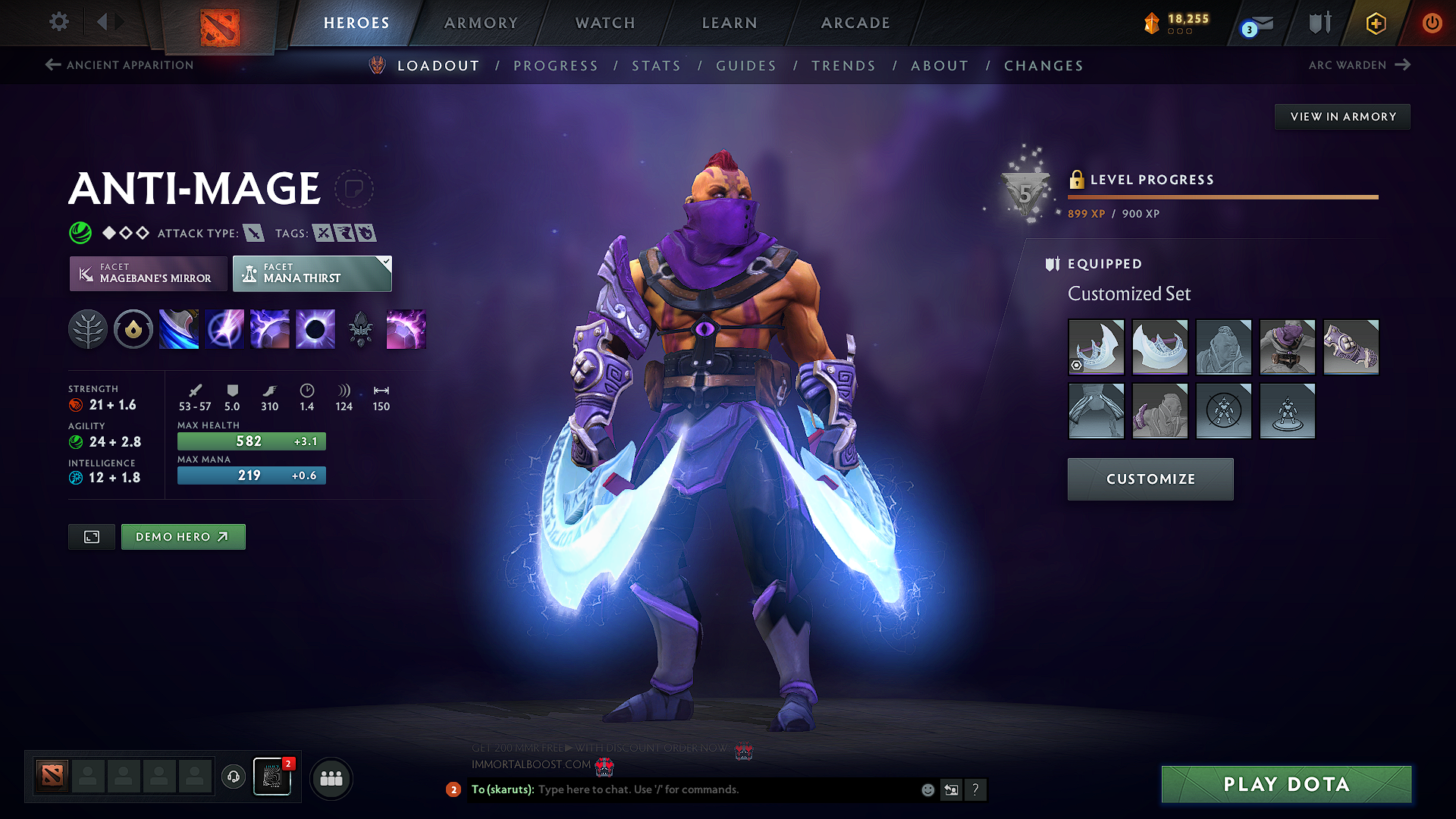Image resolution: width=1456 pixels, height=819 pixels.
Task: Select the Magebane's Mirror facet
Action: (x=148, y=273)
